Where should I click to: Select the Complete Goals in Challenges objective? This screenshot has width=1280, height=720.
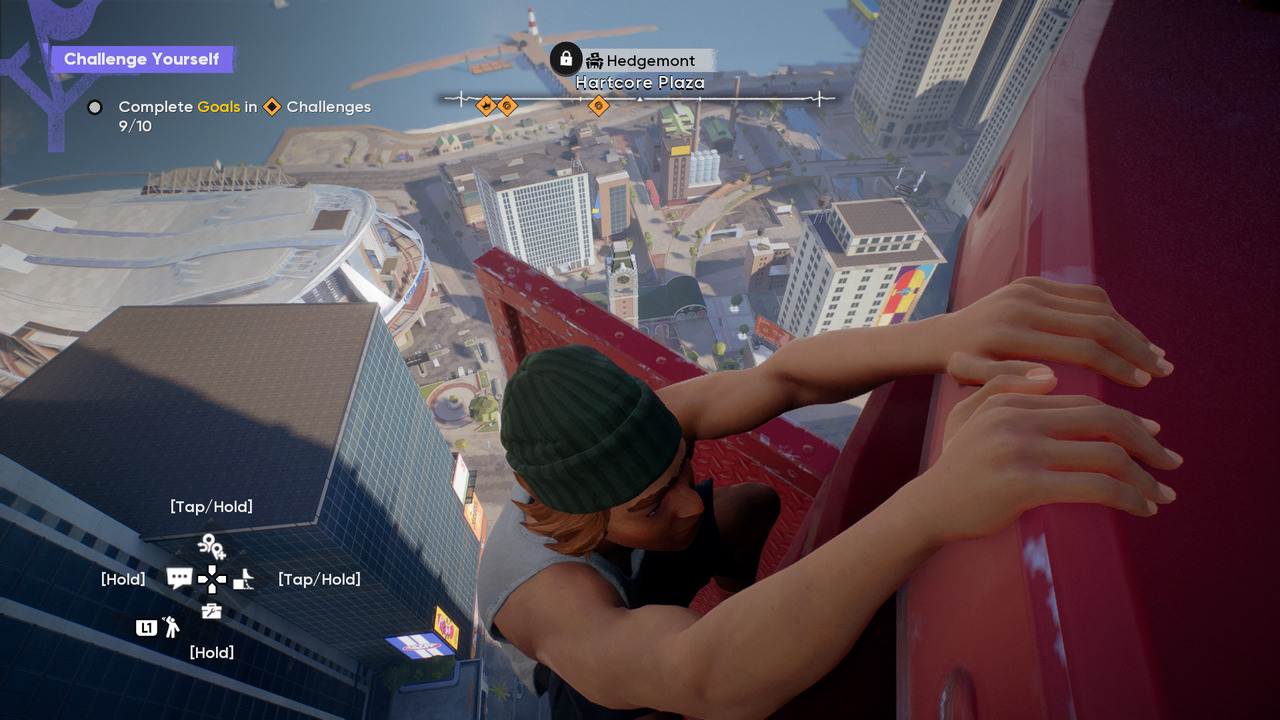(244, 107)
